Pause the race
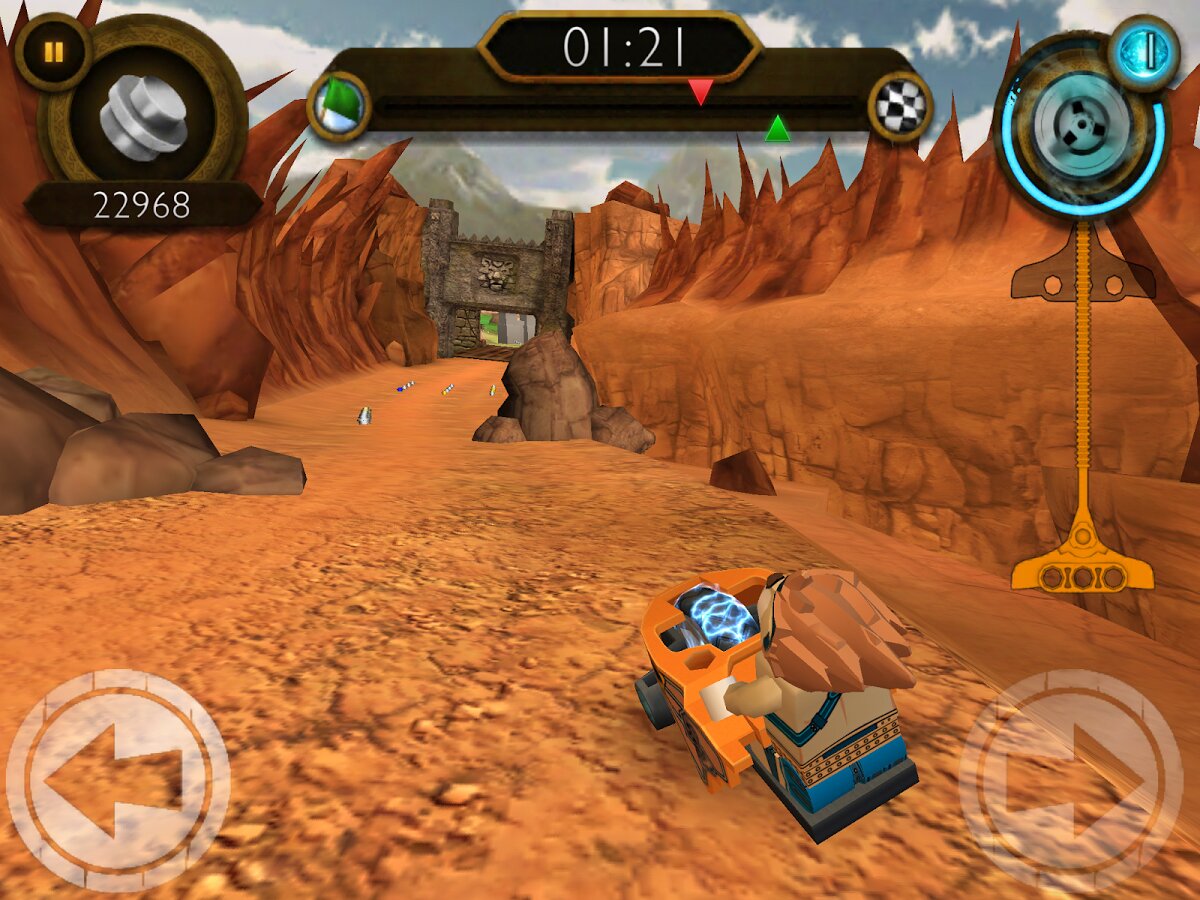The image size is (1200, 900). click(53, 52)
